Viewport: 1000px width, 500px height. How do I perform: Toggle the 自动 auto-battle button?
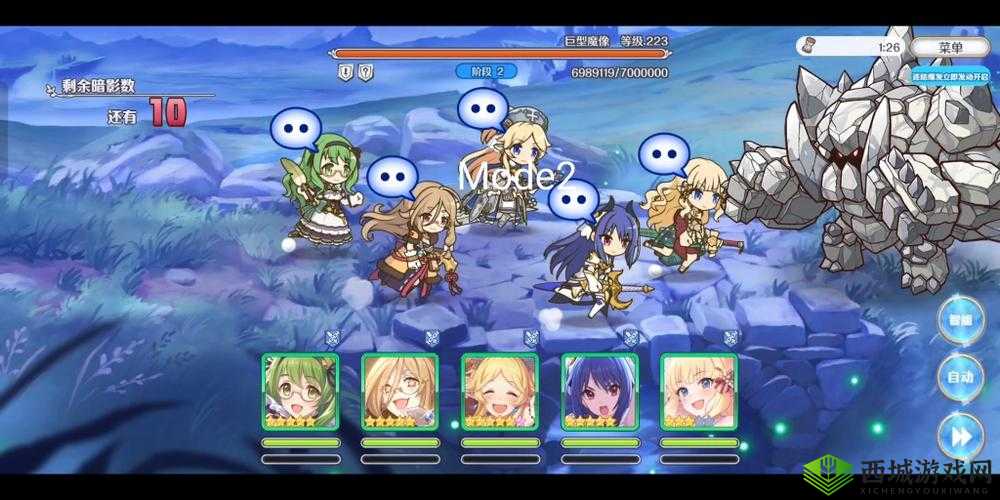point(960,378)
